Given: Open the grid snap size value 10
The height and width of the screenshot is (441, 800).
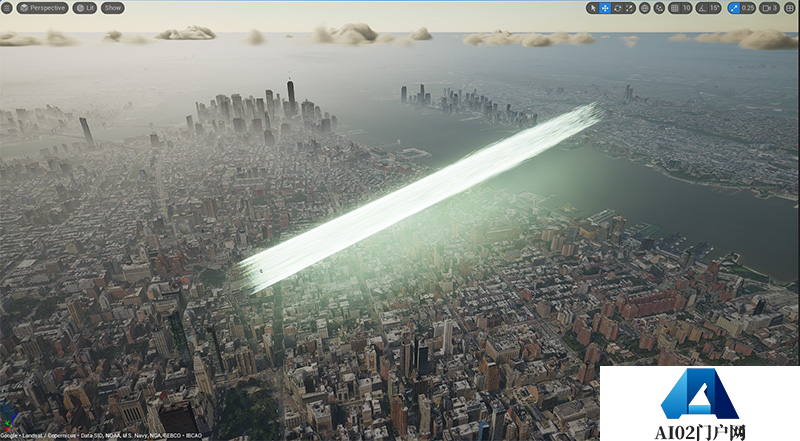Looking at the screenshot, I should tap(686, 8).
